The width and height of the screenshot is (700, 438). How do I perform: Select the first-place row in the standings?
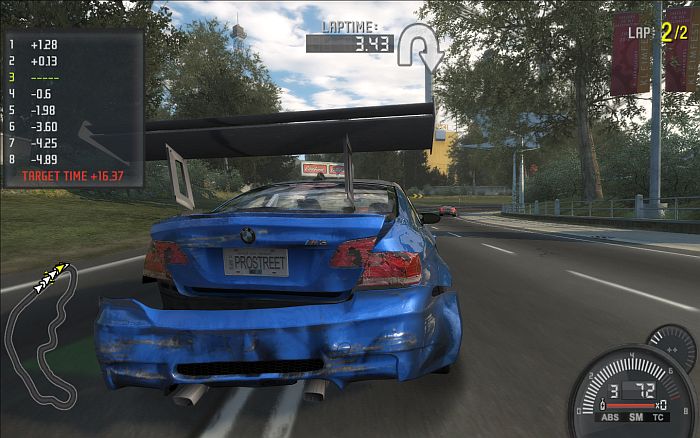pyautogui.click(x=40, y=45)
